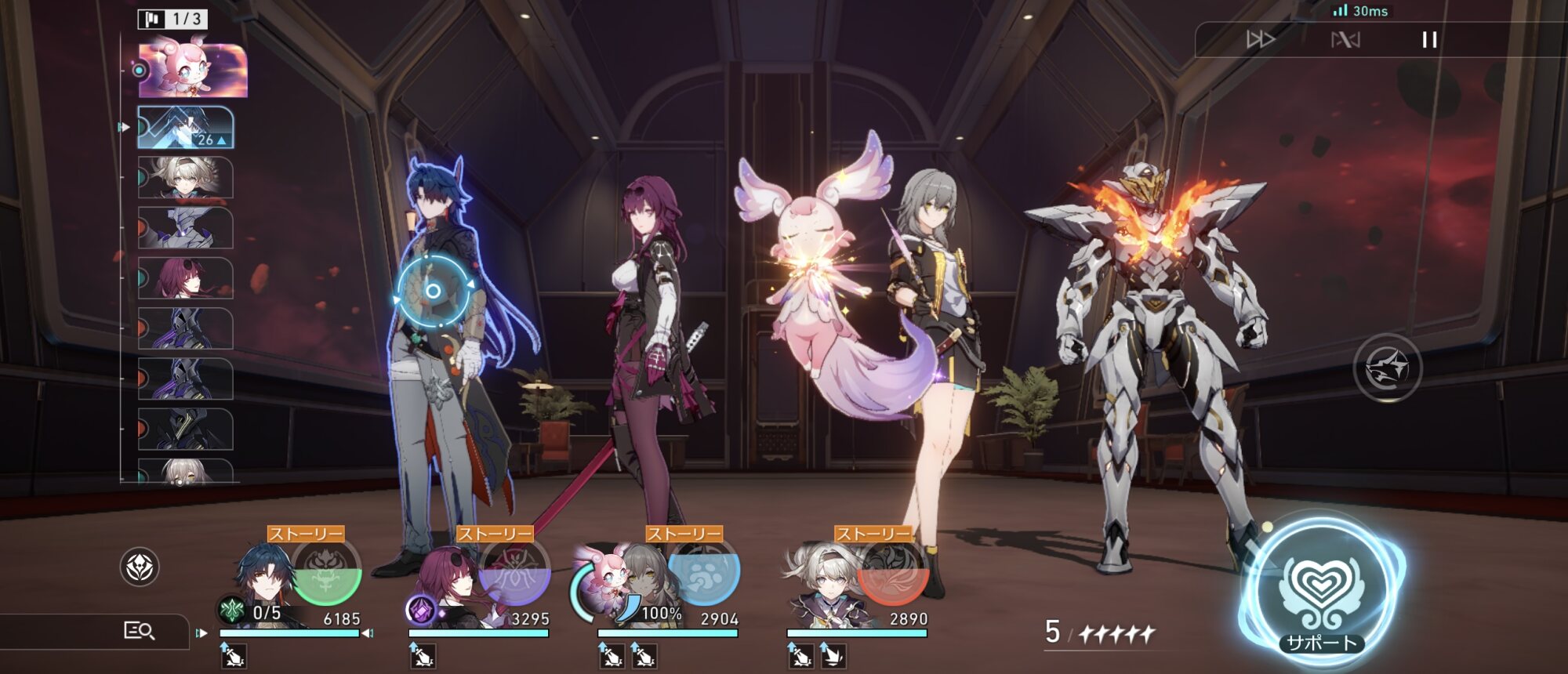The height and width of the screenshot is (674, 1568).
Task: Pause the battle
Action: point(1429,40)
